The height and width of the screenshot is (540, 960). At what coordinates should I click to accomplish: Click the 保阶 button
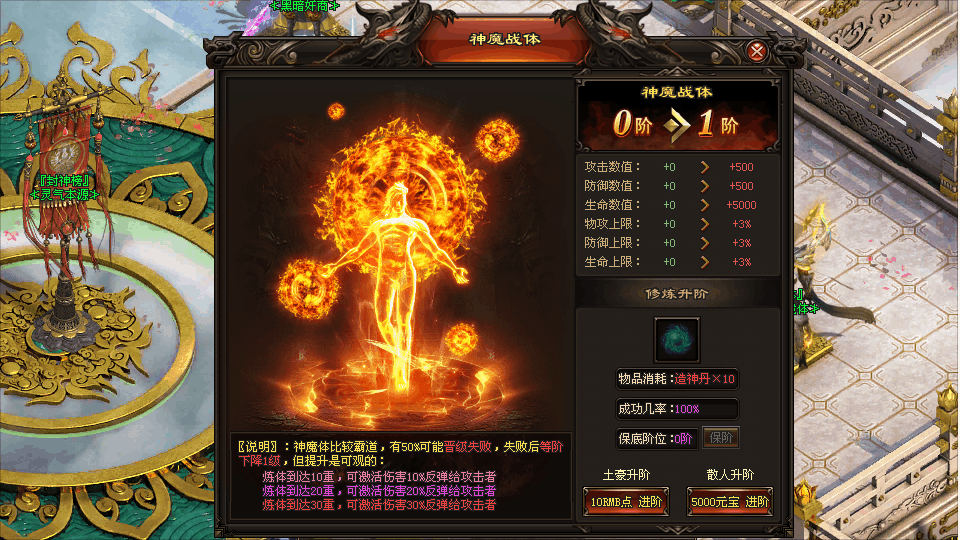722,437
